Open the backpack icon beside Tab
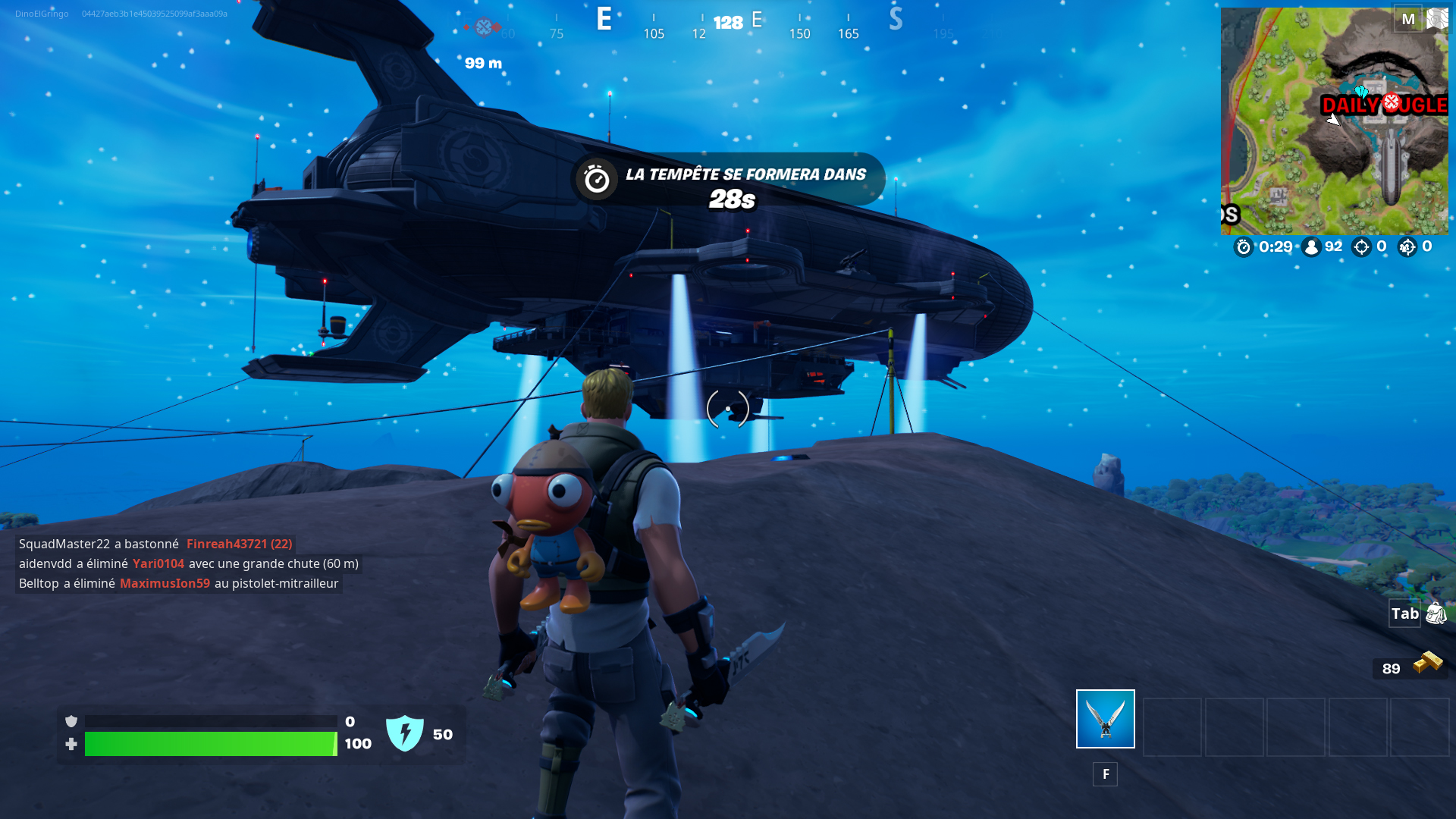This screenshot has width=1456, height=819. [1437, 613]
